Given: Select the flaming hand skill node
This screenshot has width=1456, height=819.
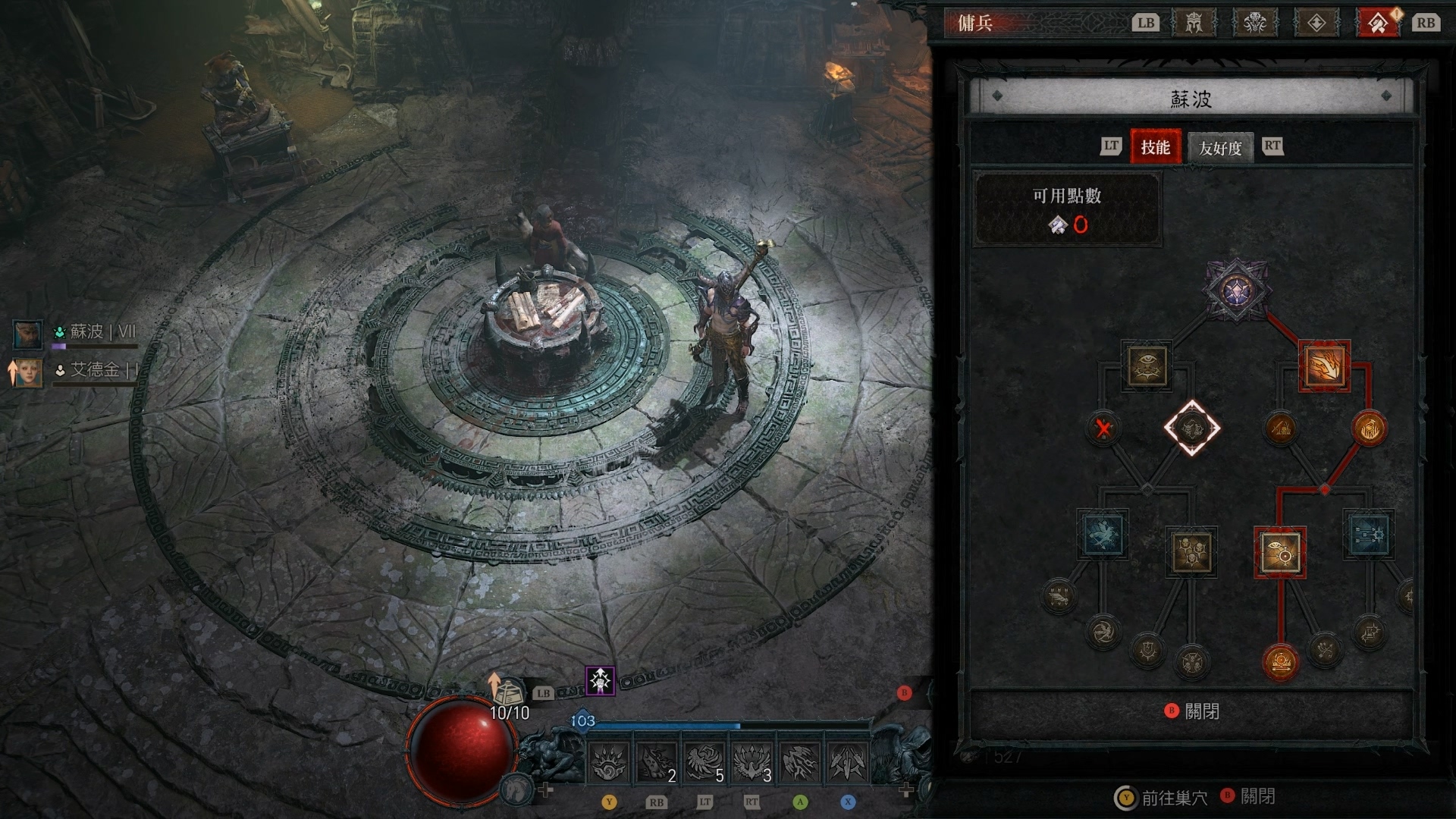Looking at the screenshot, I should [x=1324, y=366].
